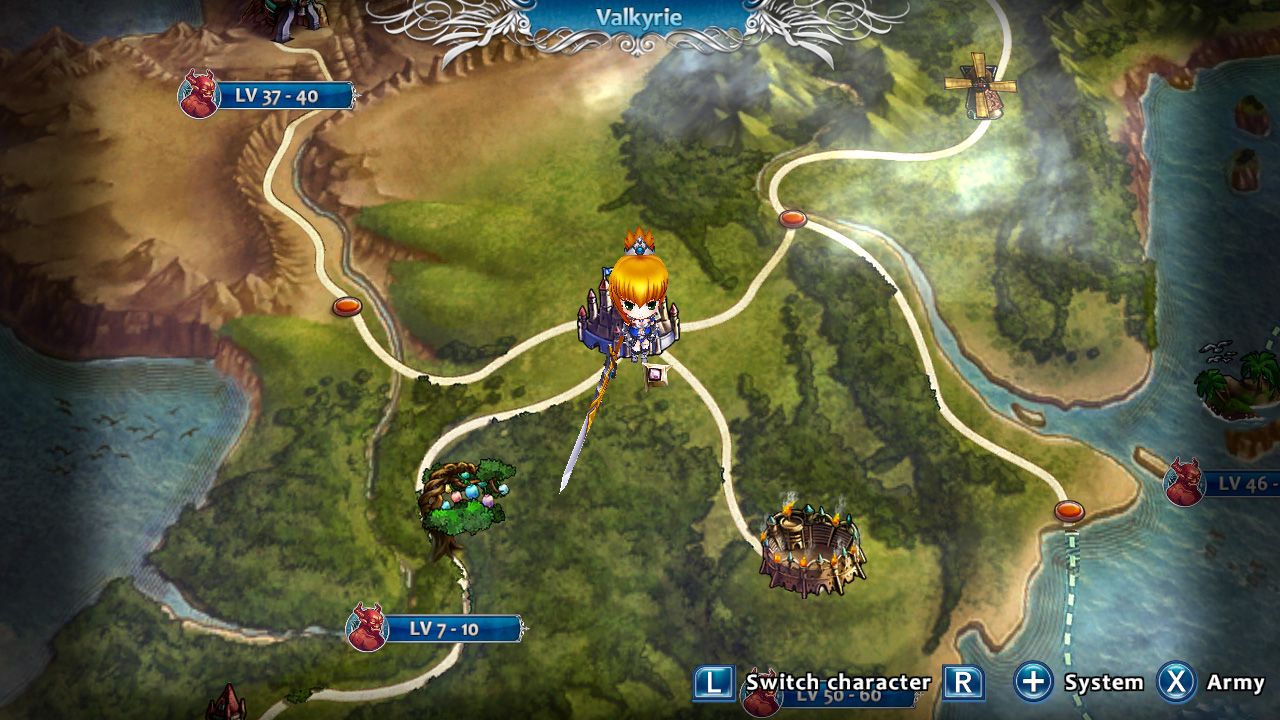Select the palm tree island location
The image size is (1280, 720).
[1240, 383]
